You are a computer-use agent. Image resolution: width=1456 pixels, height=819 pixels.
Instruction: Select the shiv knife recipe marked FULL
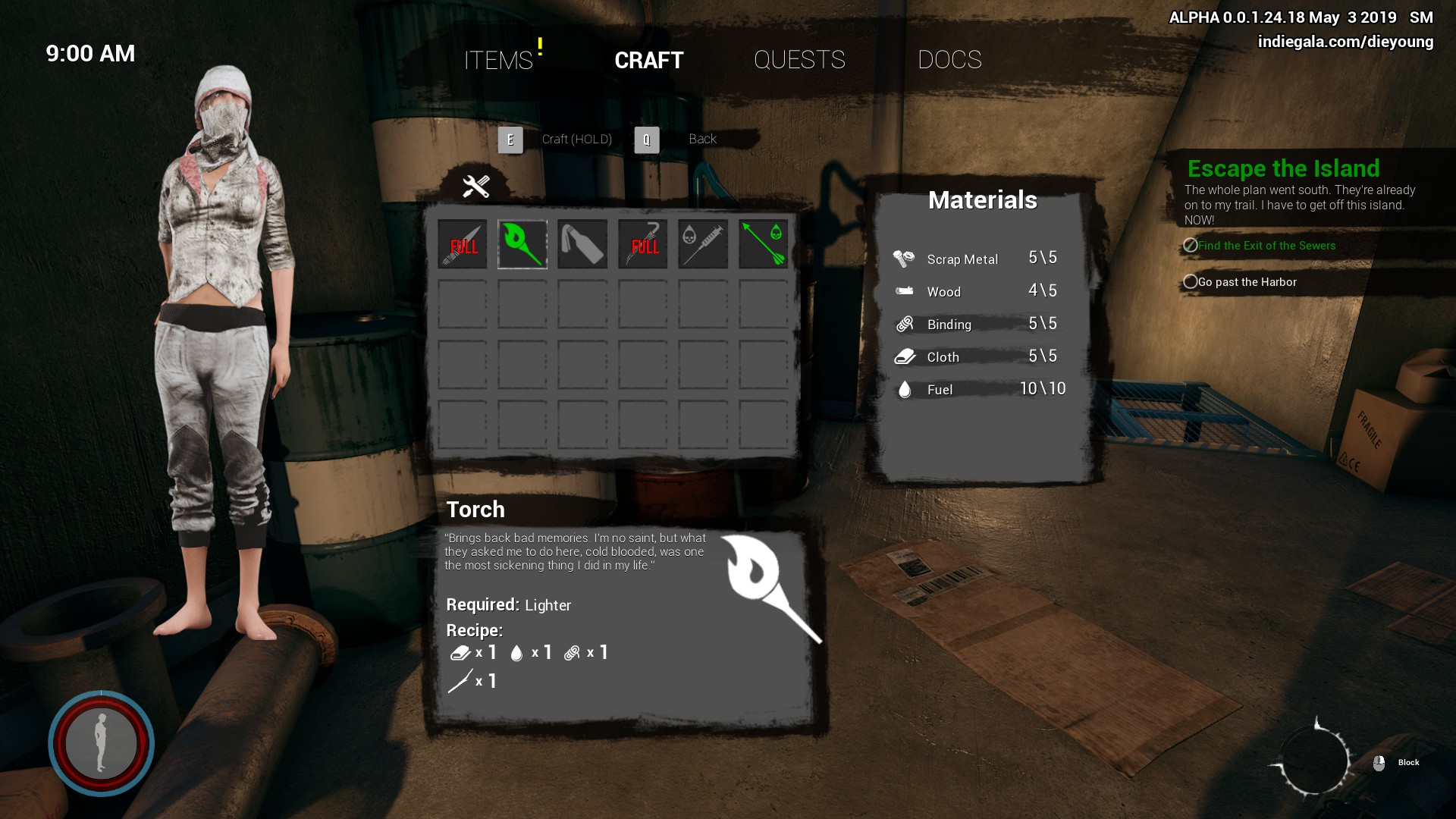(463, 244)
